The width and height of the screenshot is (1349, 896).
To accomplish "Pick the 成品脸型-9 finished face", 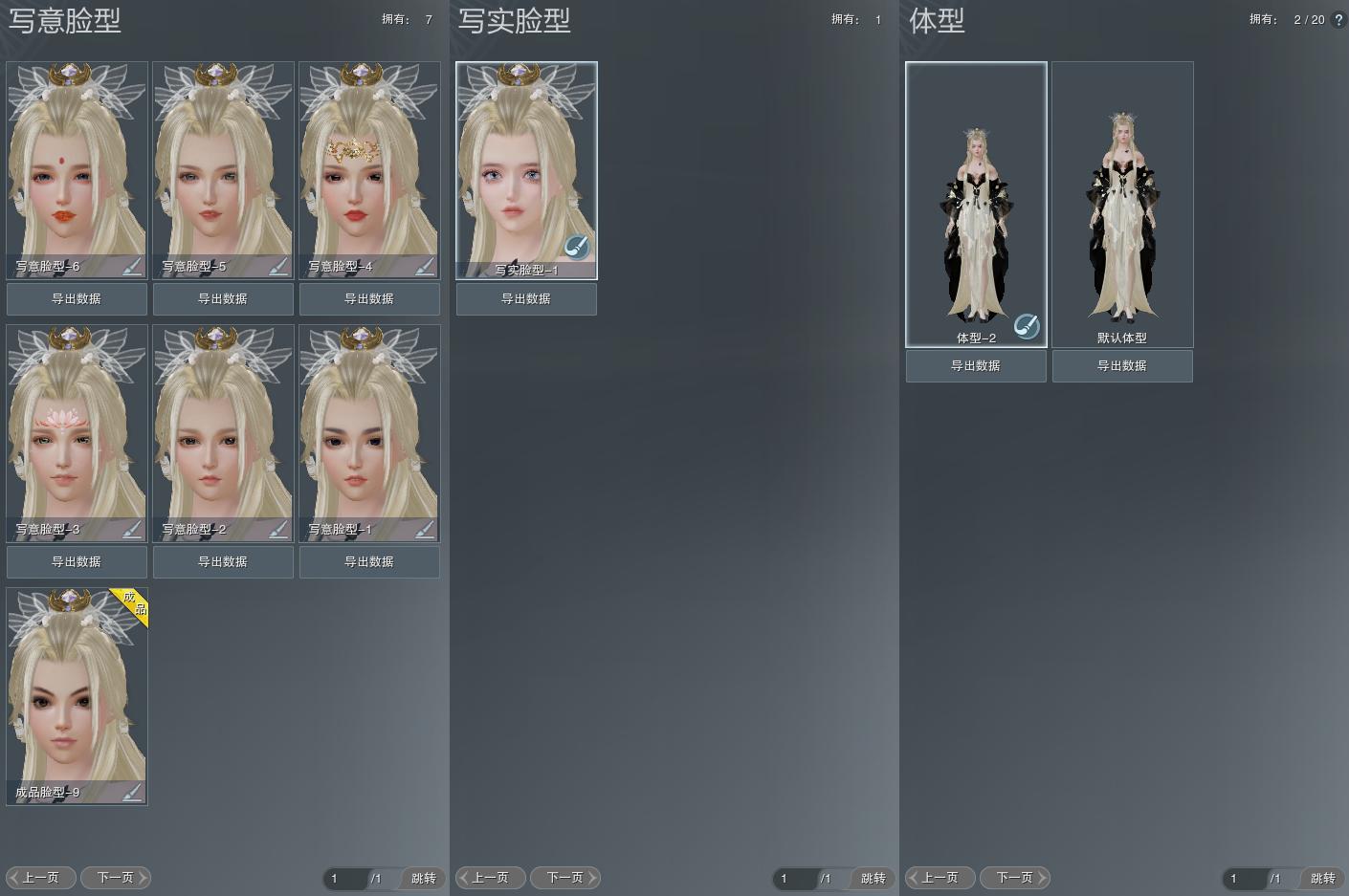I will tap(77, 688).
